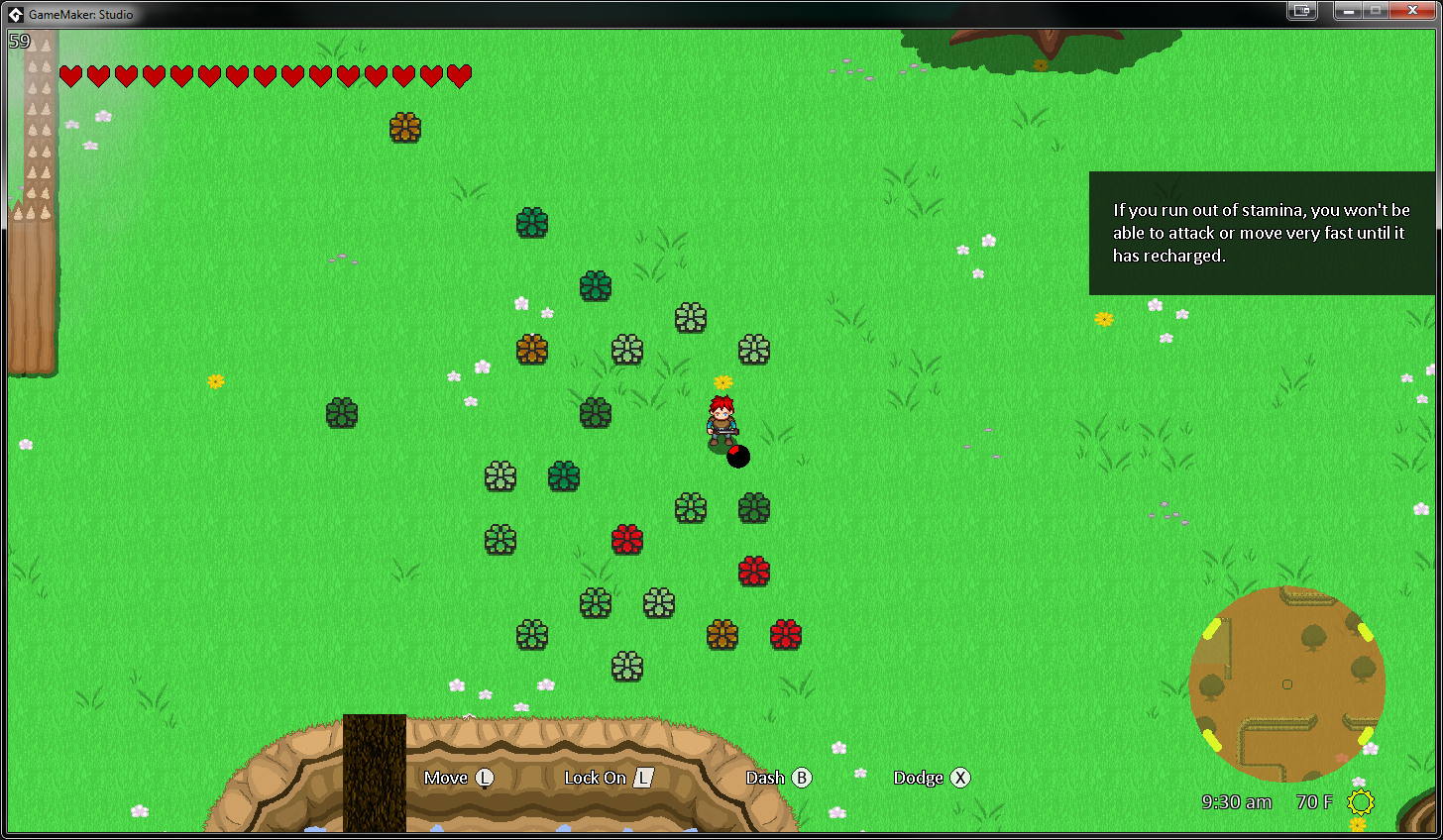Minimize the game window
The width and height of the screenshot is (1443, 840).
pyautogui.click(x=1348, y=11)
